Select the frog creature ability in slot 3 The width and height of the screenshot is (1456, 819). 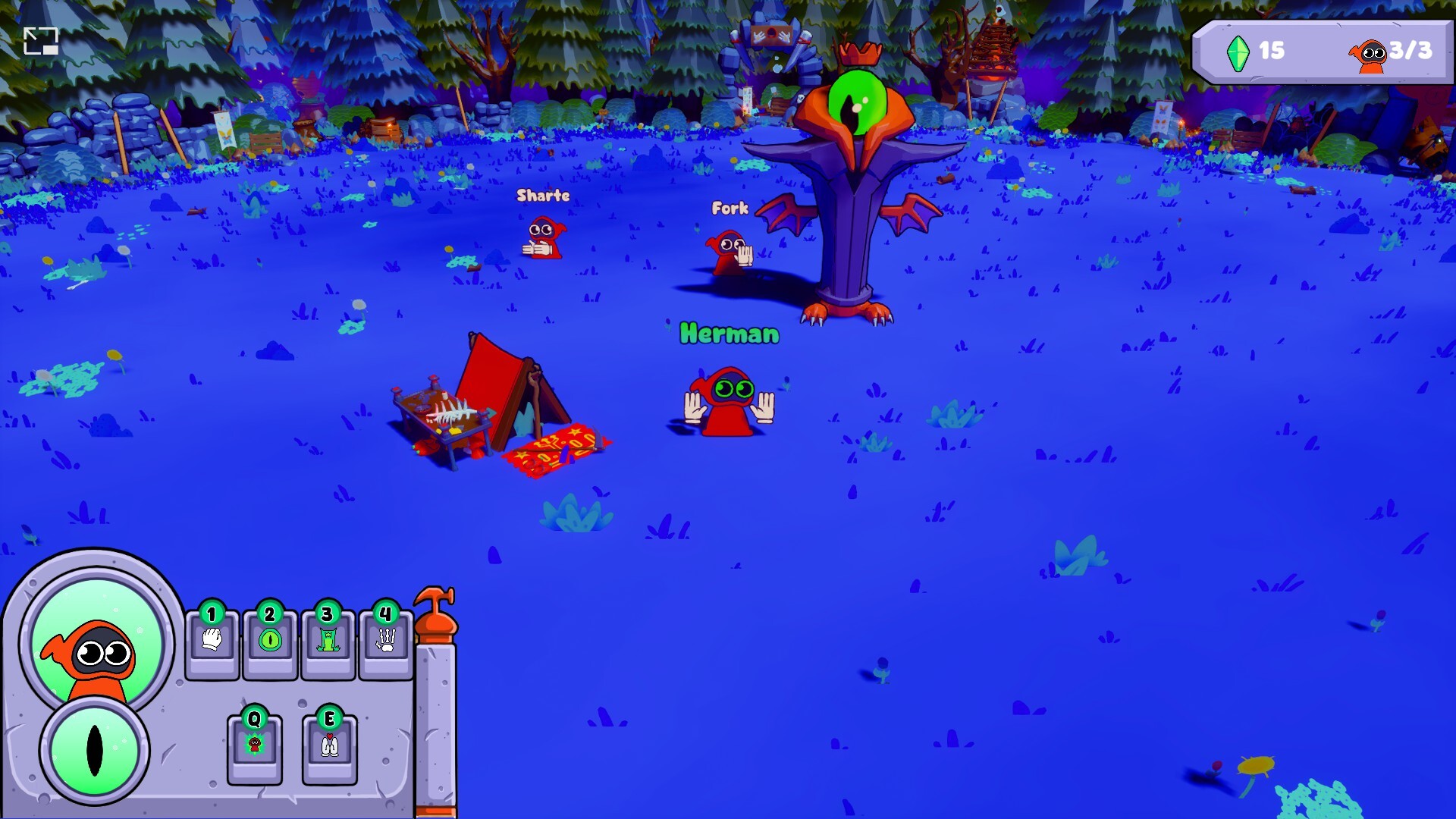[328, 641]
